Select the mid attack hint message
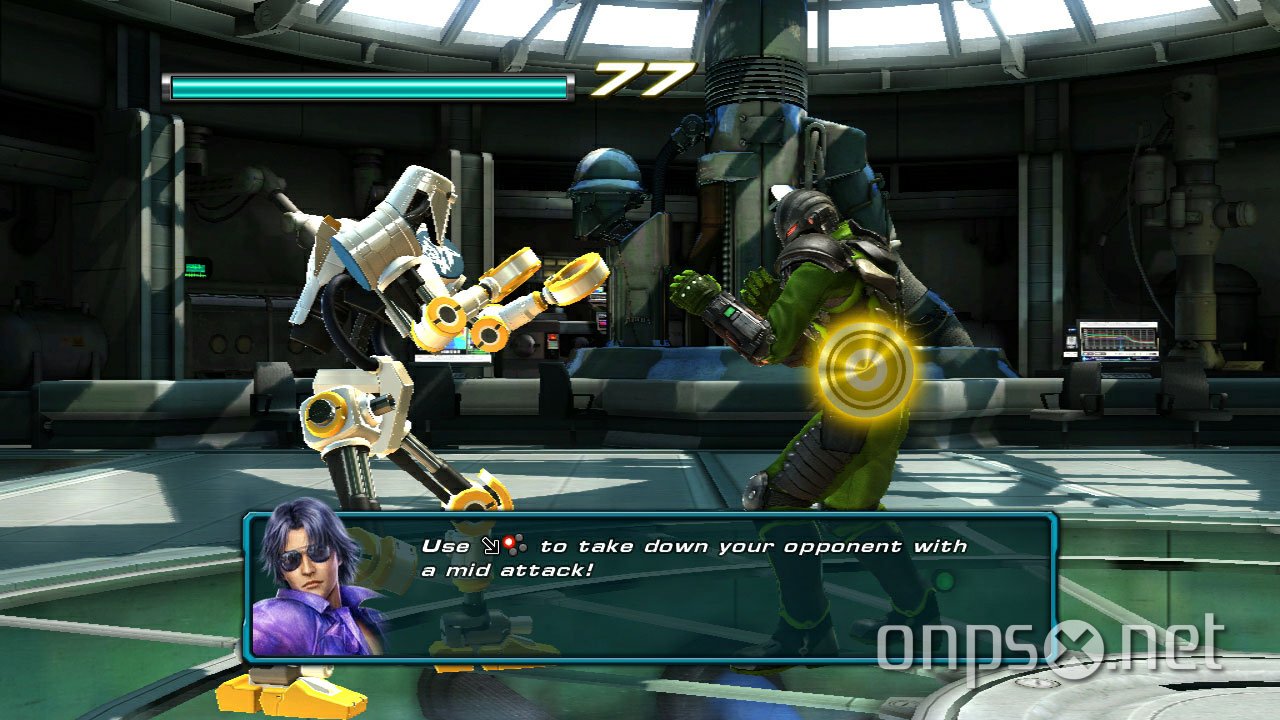 [x=690, y=558]
